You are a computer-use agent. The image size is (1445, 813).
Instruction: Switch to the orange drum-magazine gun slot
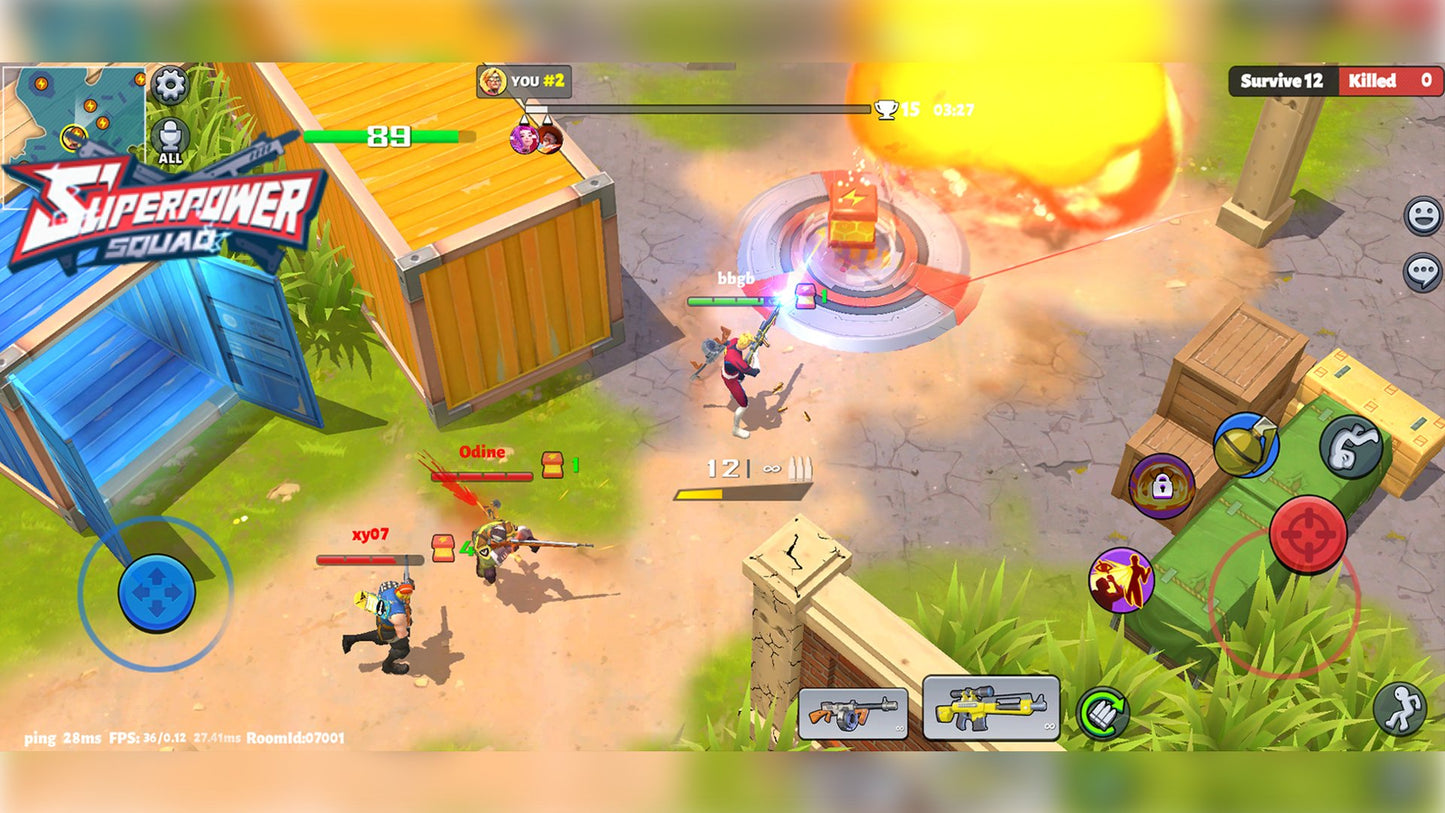pos(853,713)
